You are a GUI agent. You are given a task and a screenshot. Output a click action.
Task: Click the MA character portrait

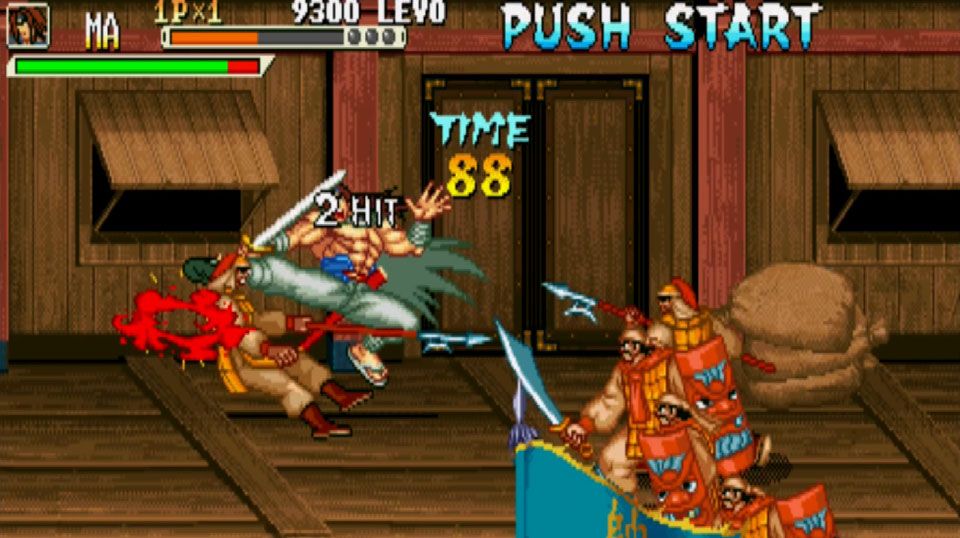[x=28, y=25]
